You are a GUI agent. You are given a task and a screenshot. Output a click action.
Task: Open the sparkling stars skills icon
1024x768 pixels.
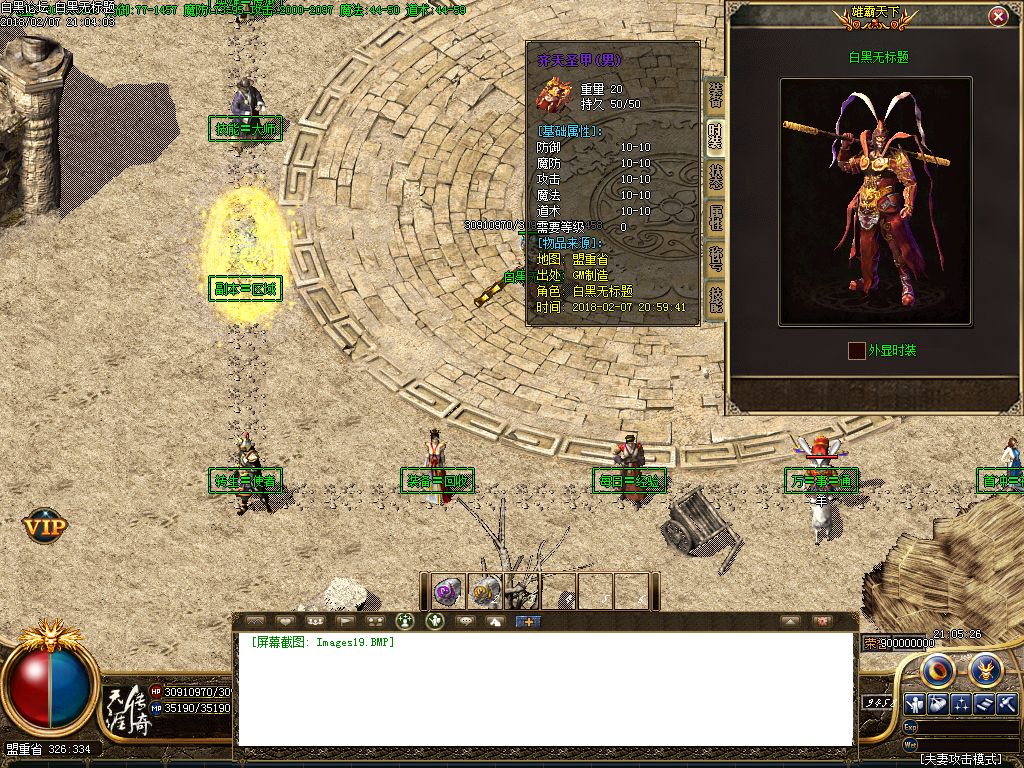point(961,704)
